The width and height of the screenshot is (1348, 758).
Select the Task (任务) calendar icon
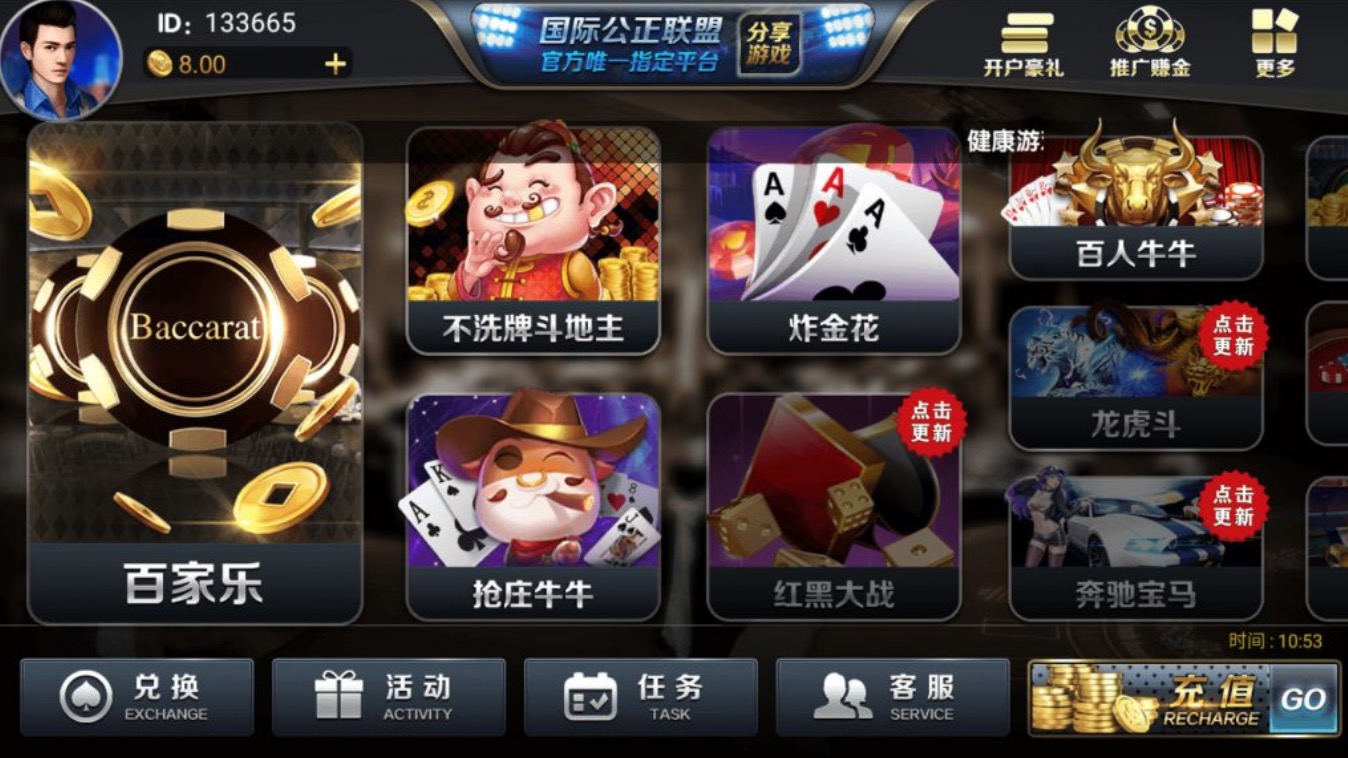(x=593, y=694)
